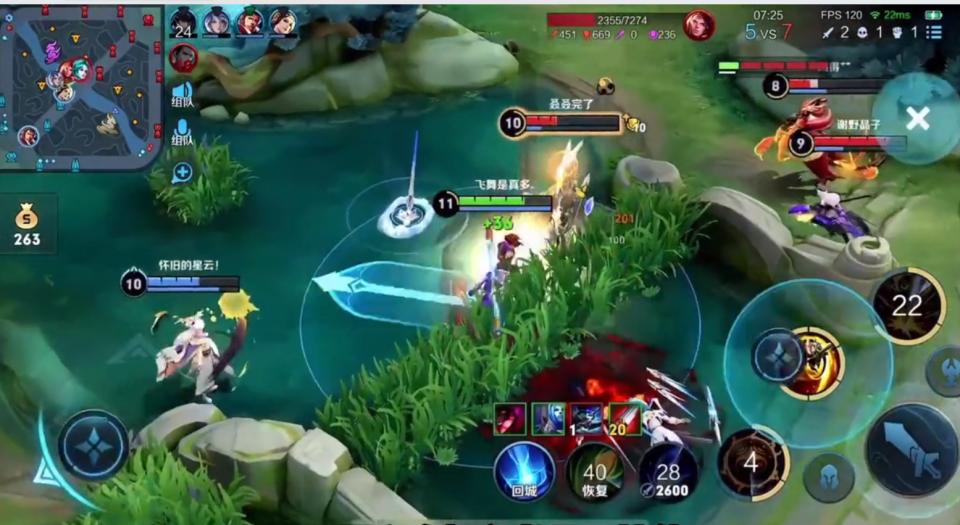Cancel skill cast with the X button
The height and width of the screenshot is (525, 960).
click(x=917, y=118)
